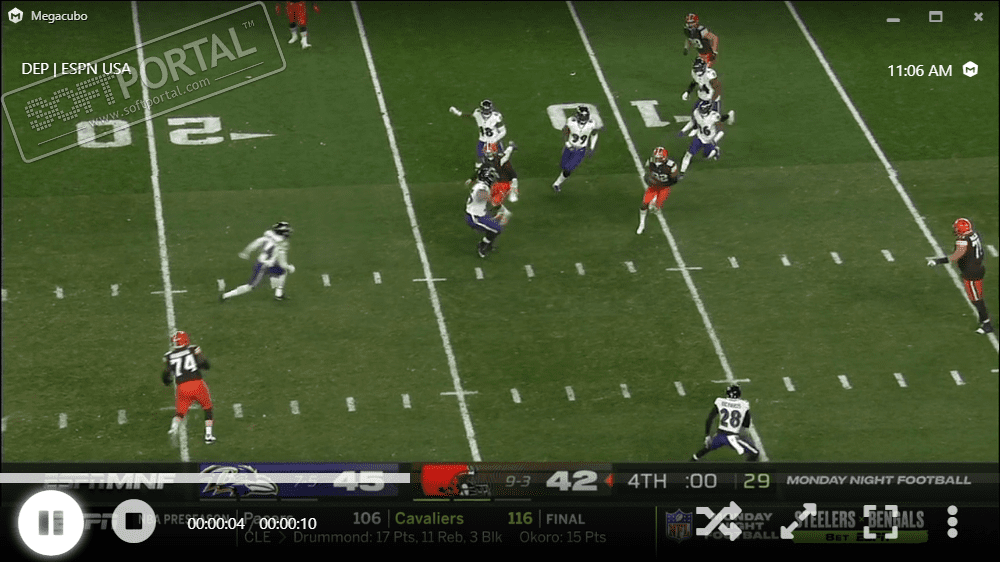Click the diagonal arrows aspect ratio icon
The image size is (1000, 562).
click(x=799, y=521)
